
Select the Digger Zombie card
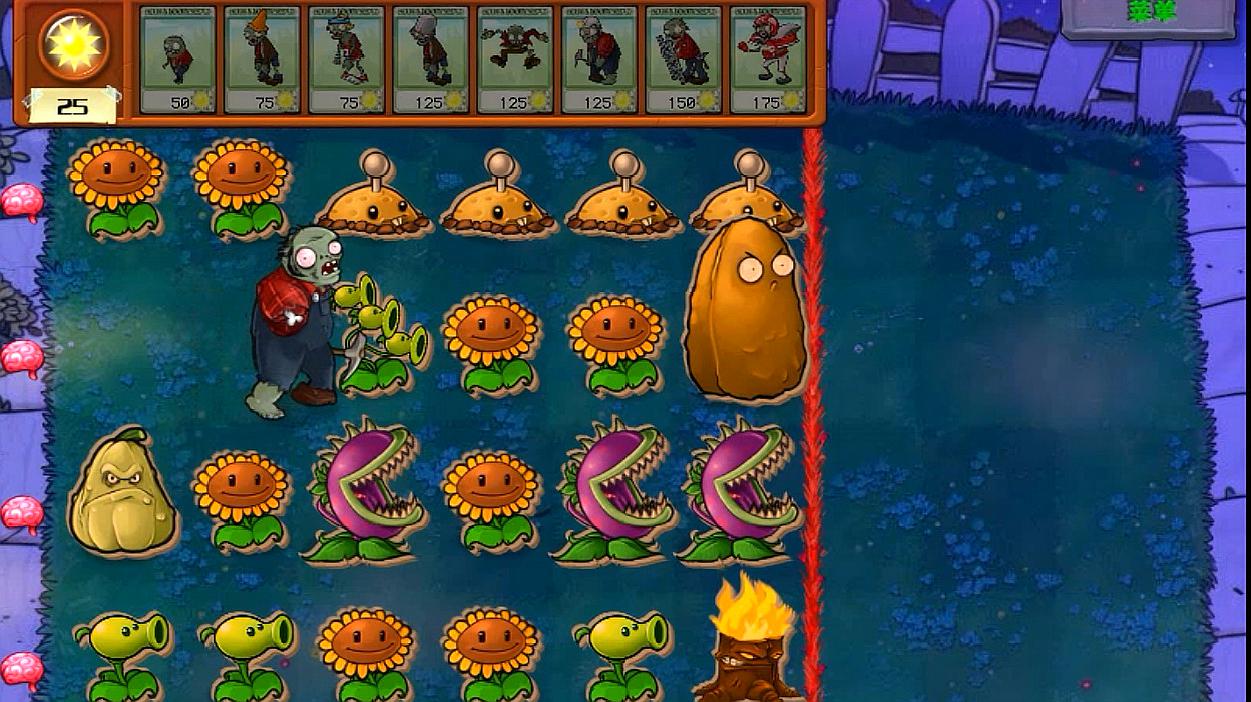click(599, 59)
